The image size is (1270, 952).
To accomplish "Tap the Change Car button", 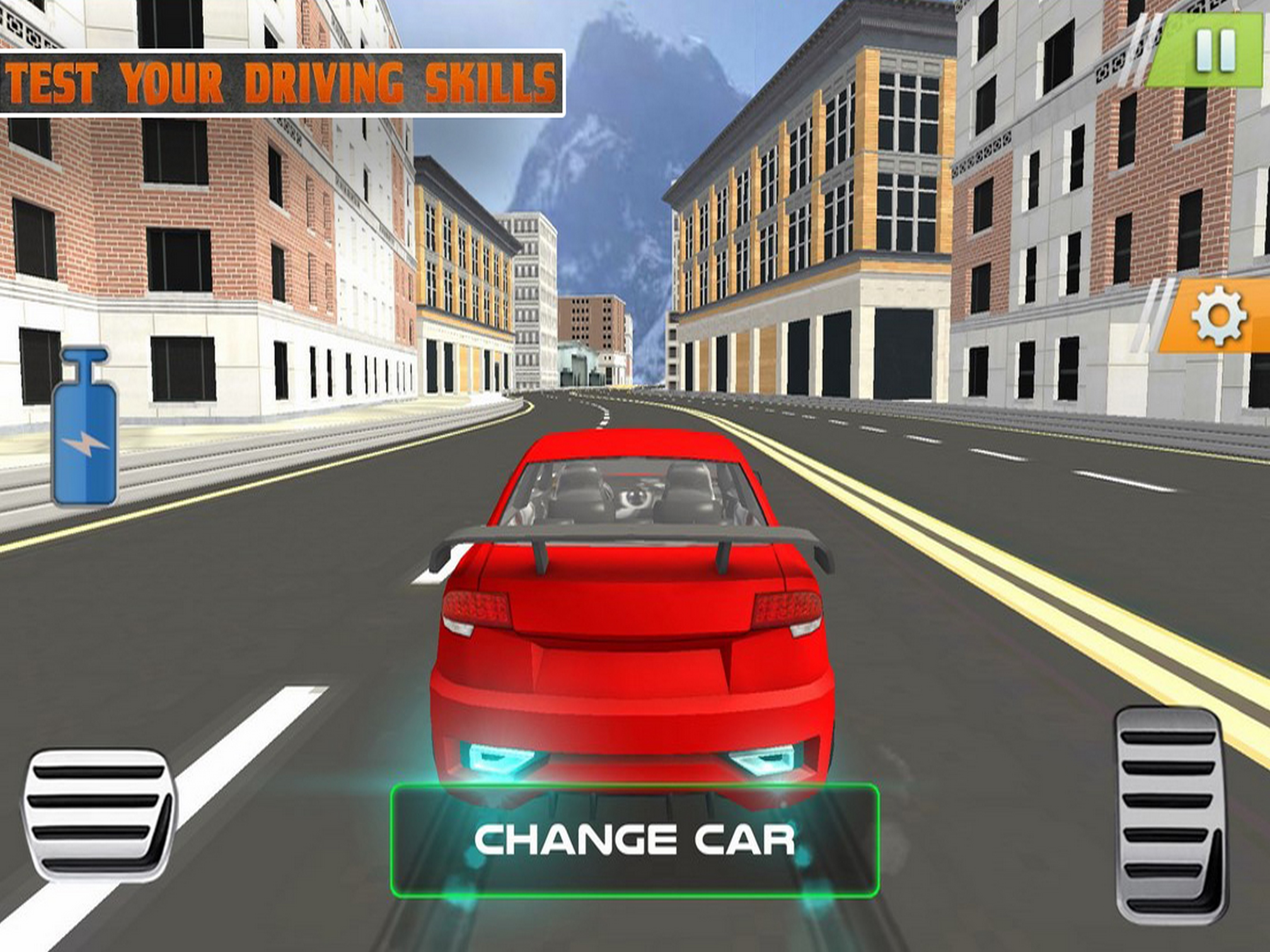I will point(635,840).
